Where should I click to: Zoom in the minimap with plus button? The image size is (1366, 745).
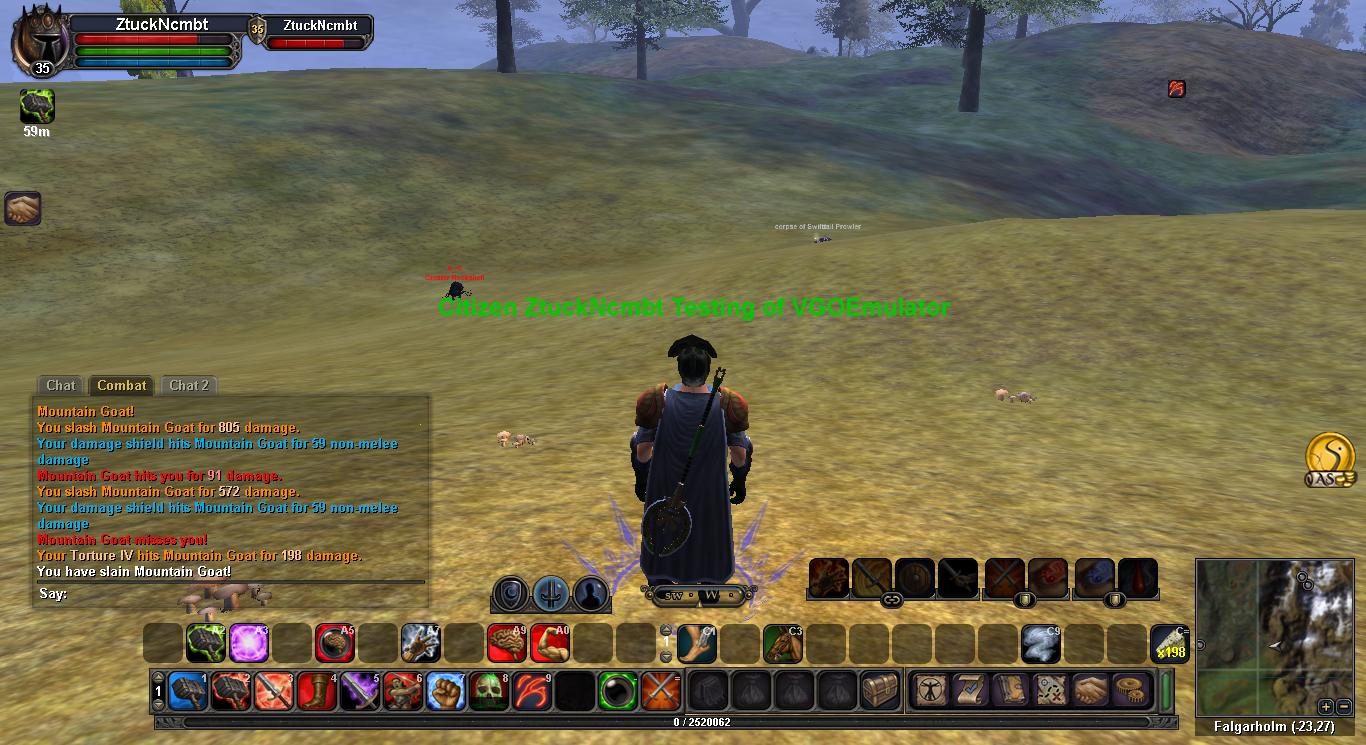pos(1326,706)
